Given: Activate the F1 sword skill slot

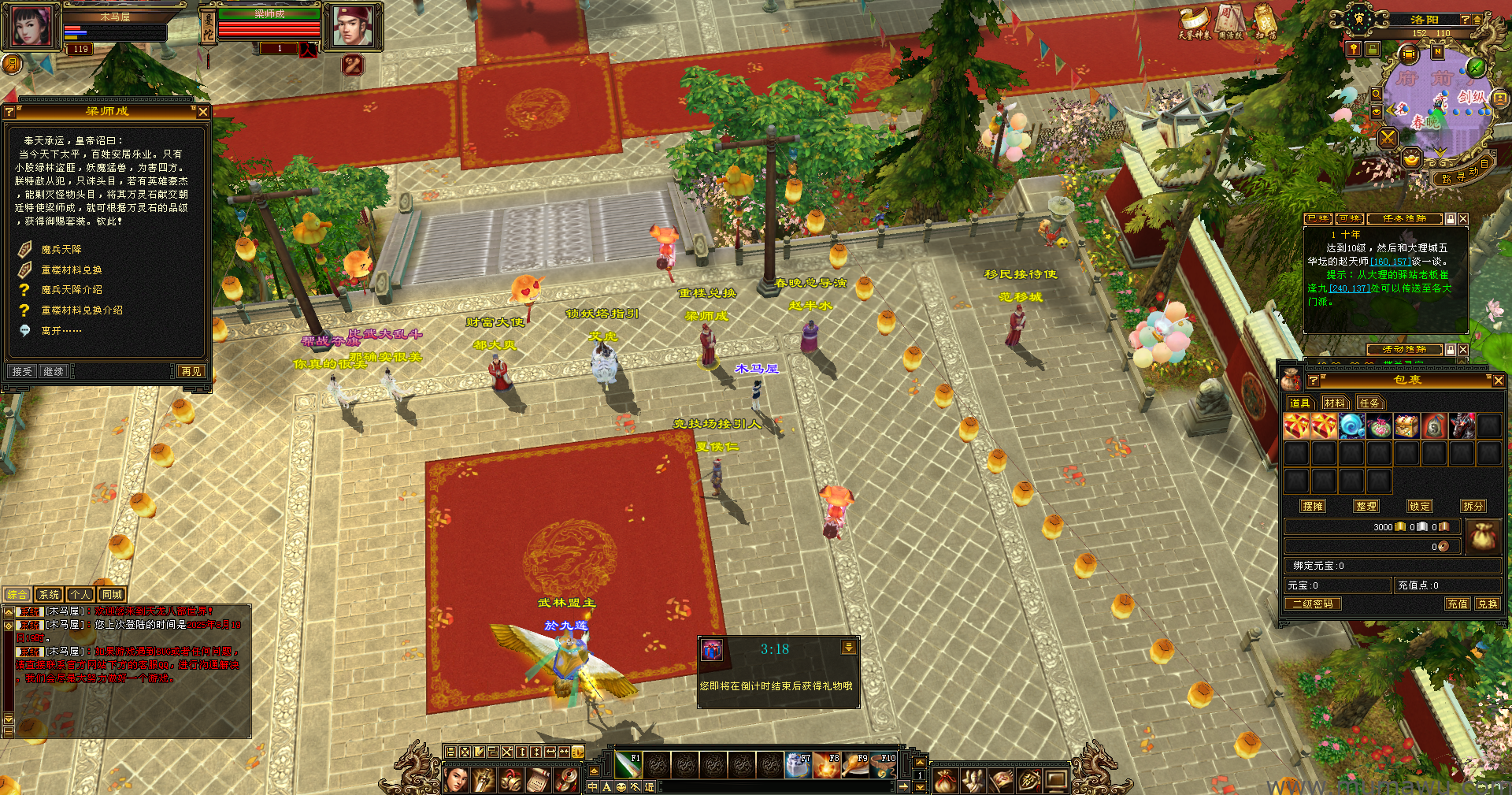Looking at the screenshot, I should [628, 765].
